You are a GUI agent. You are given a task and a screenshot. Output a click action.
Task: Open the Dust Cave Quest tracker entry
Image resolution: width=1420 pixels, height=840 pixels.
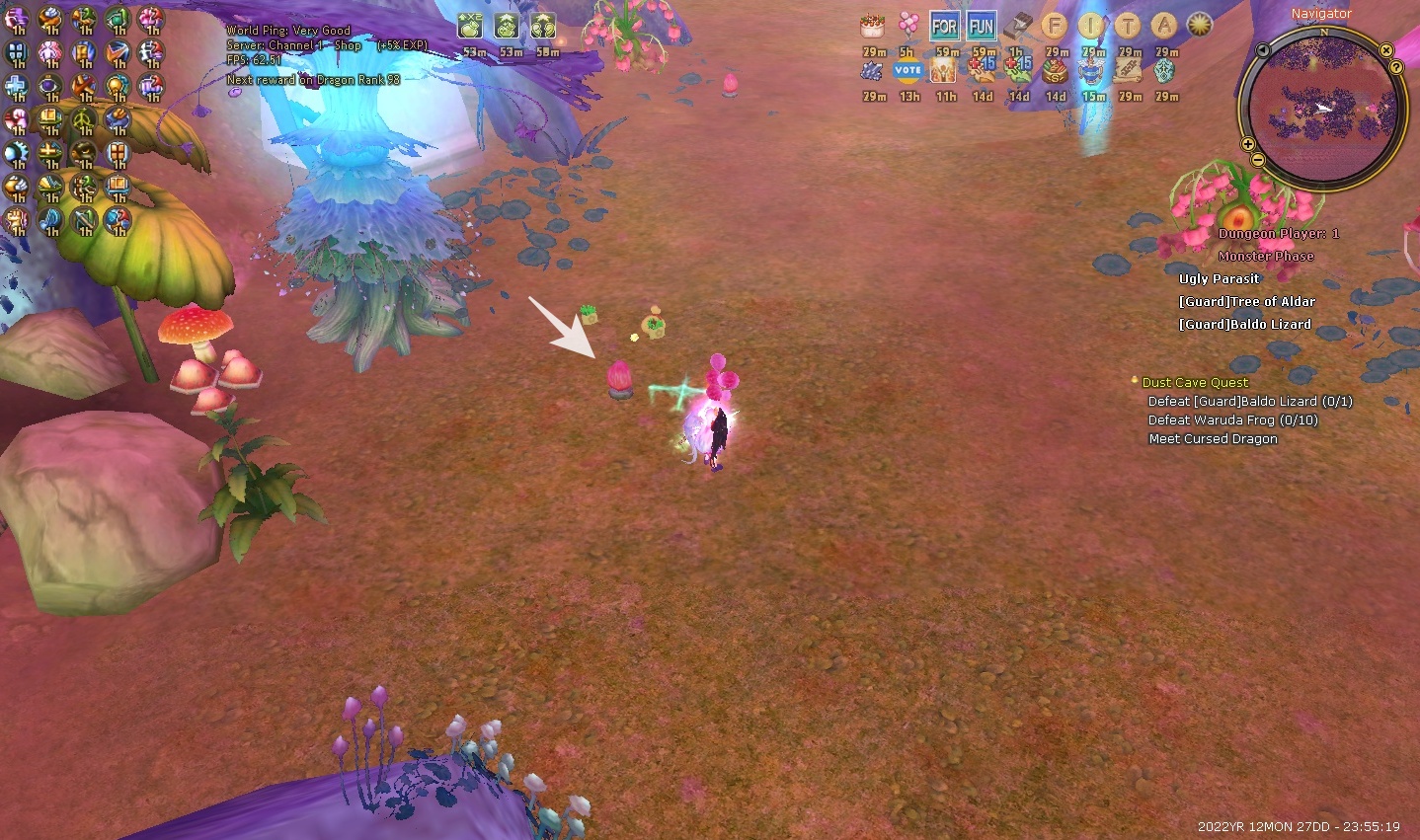tap(1195, 382)
